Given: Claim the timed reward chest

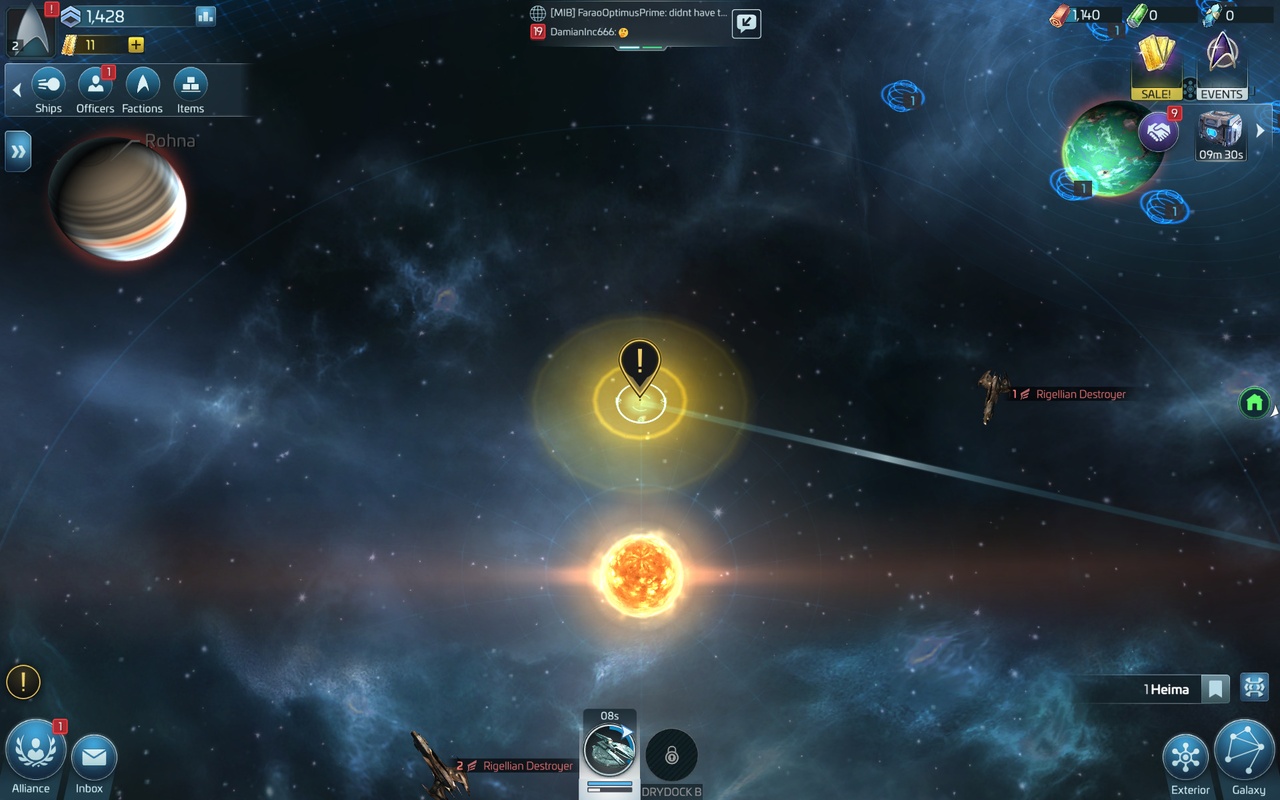Looking at the screenshot, I should [x=1221, y=135].
